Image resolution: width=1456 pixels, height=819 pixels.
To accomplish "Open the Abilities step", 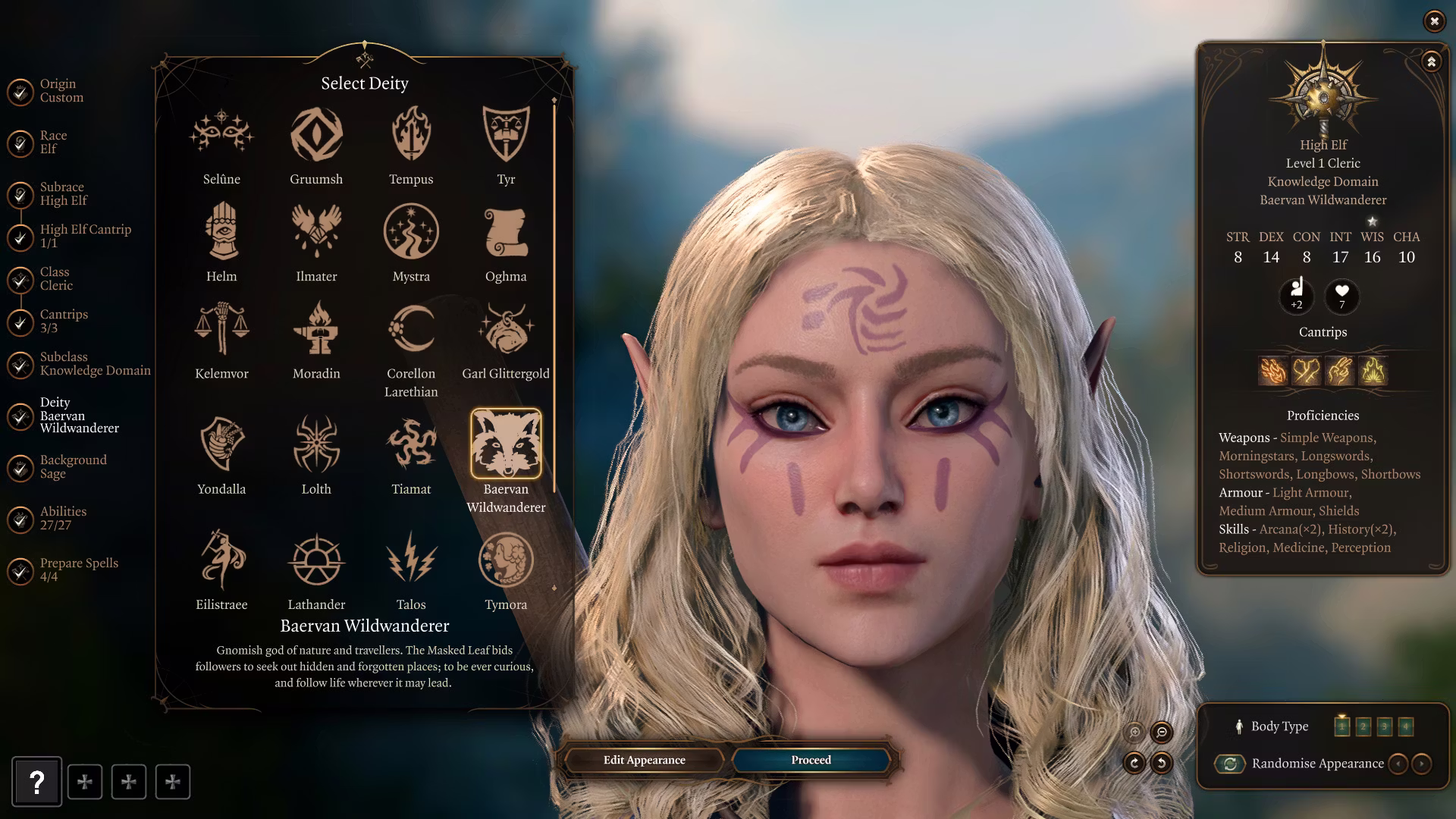I will click(63, 518).
